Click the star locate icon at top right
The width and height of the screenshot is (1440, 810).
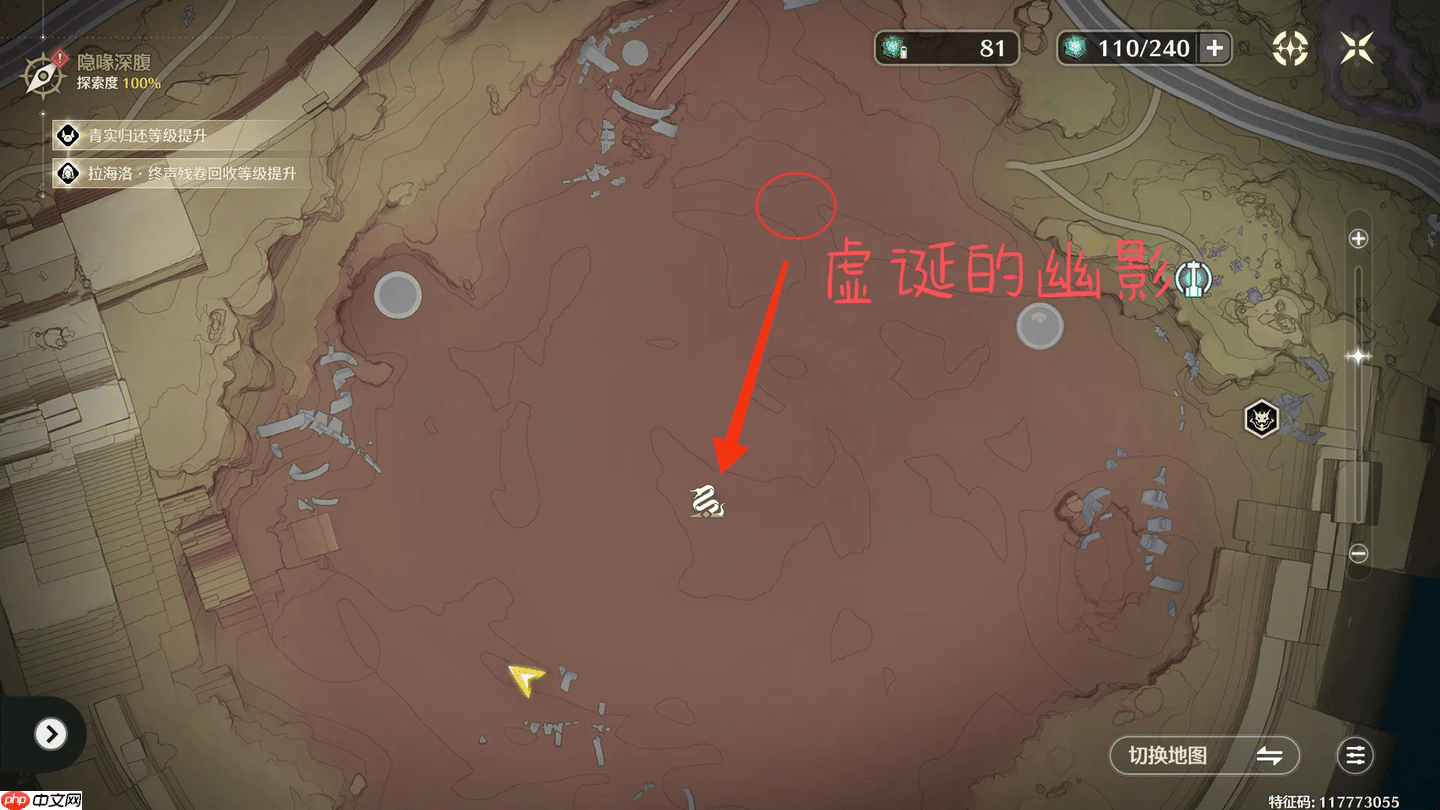tap(1289, 47)
